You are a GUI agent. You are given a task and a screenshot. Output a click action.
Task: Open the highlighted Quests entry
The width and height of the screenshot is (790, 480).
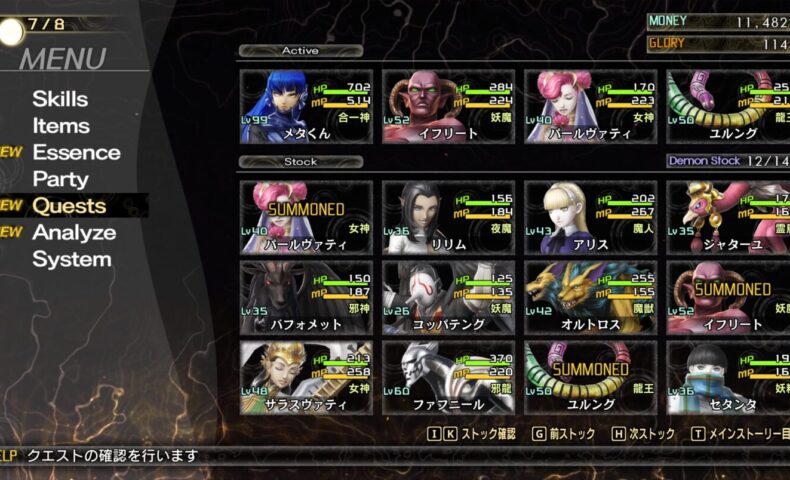coord(69,206)
